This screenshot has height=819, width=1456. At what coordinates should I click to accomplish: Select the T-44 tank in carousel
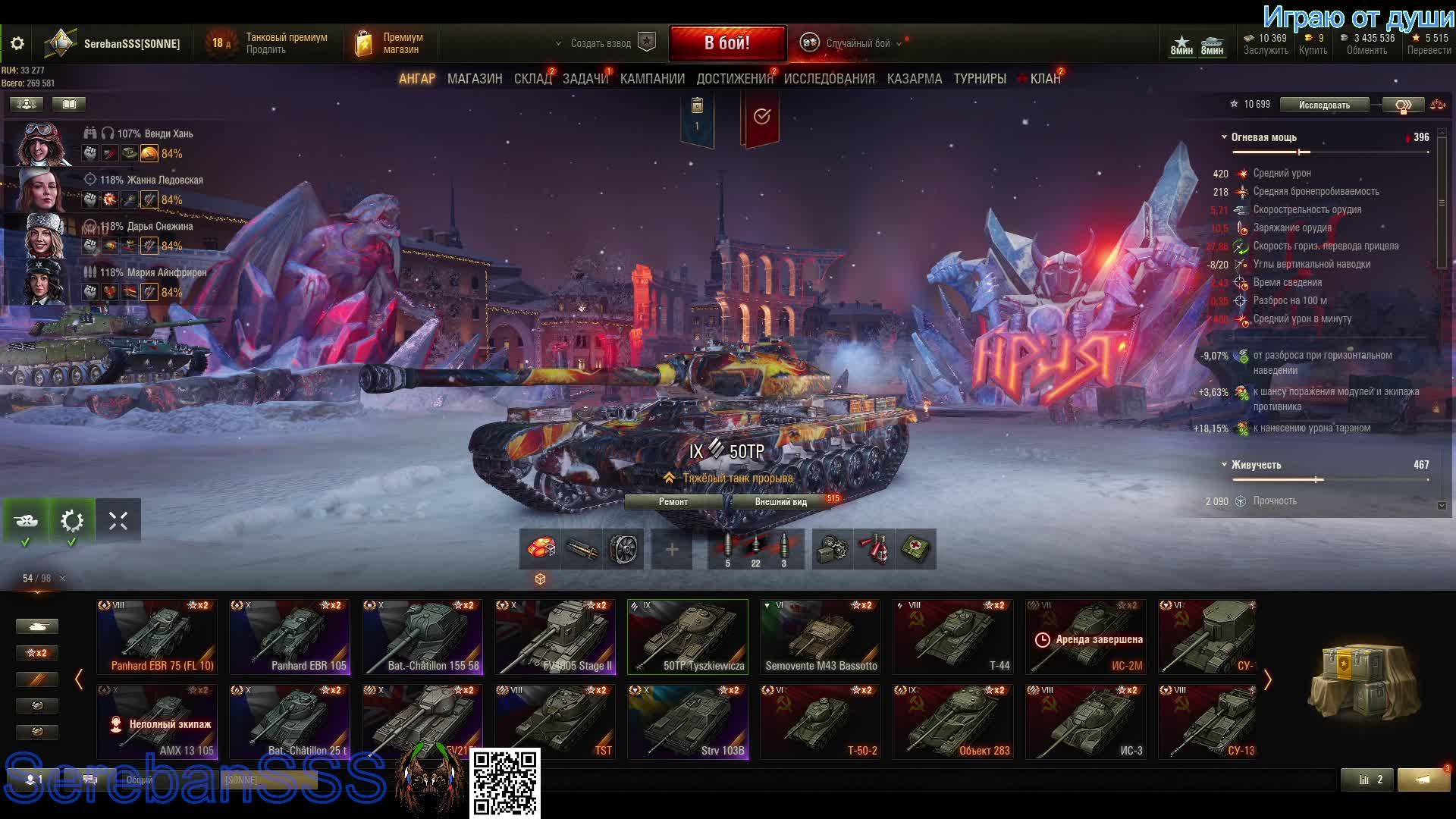click(953, 637)
